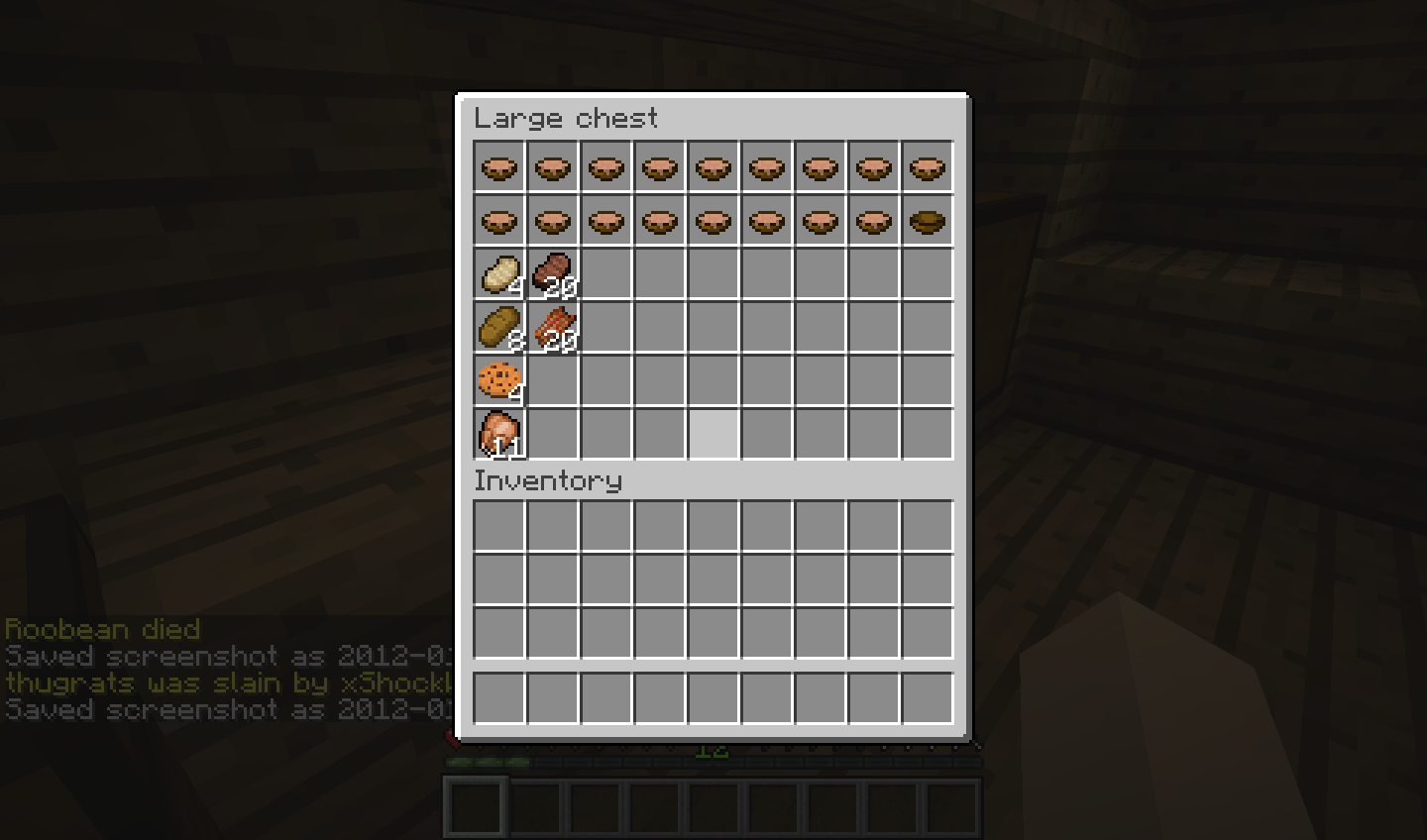Click the Large chest title text
This screenshot has height=840, width=1427.
tap(567, 119)
